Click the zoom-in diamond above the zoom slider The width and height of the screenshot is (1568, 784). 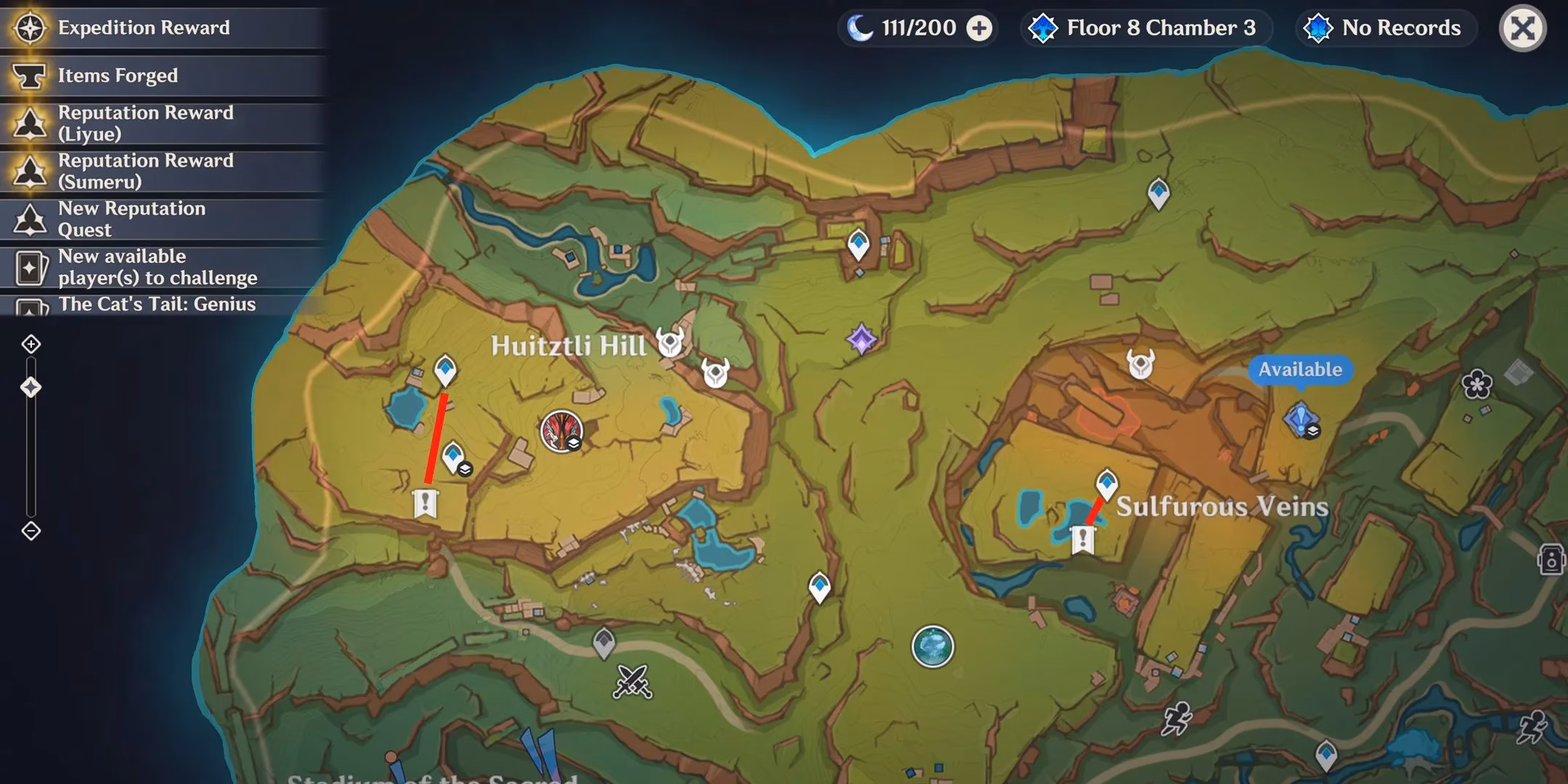[30, 345]
